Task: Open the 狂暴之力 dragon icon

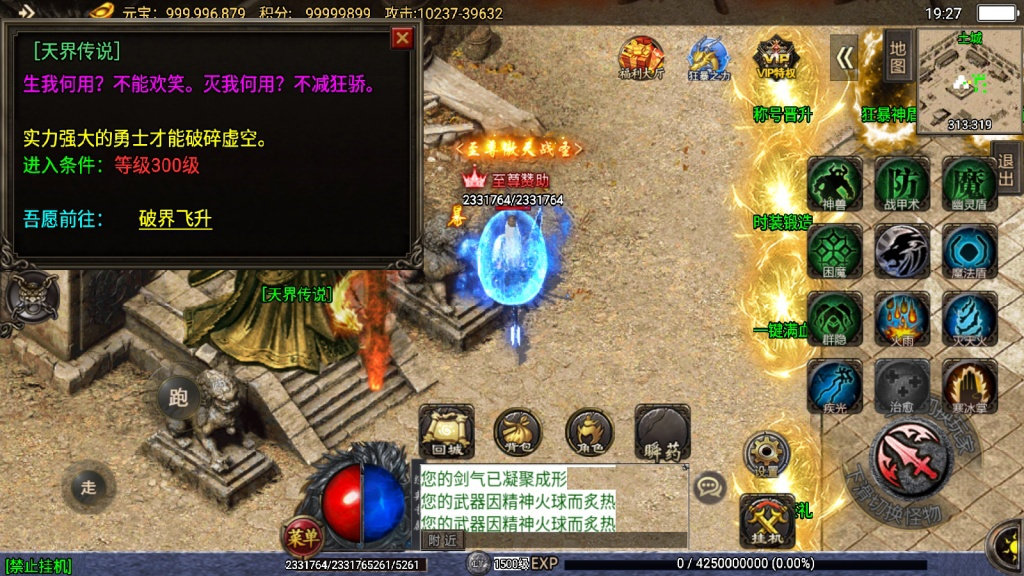Action: [709, 58]
